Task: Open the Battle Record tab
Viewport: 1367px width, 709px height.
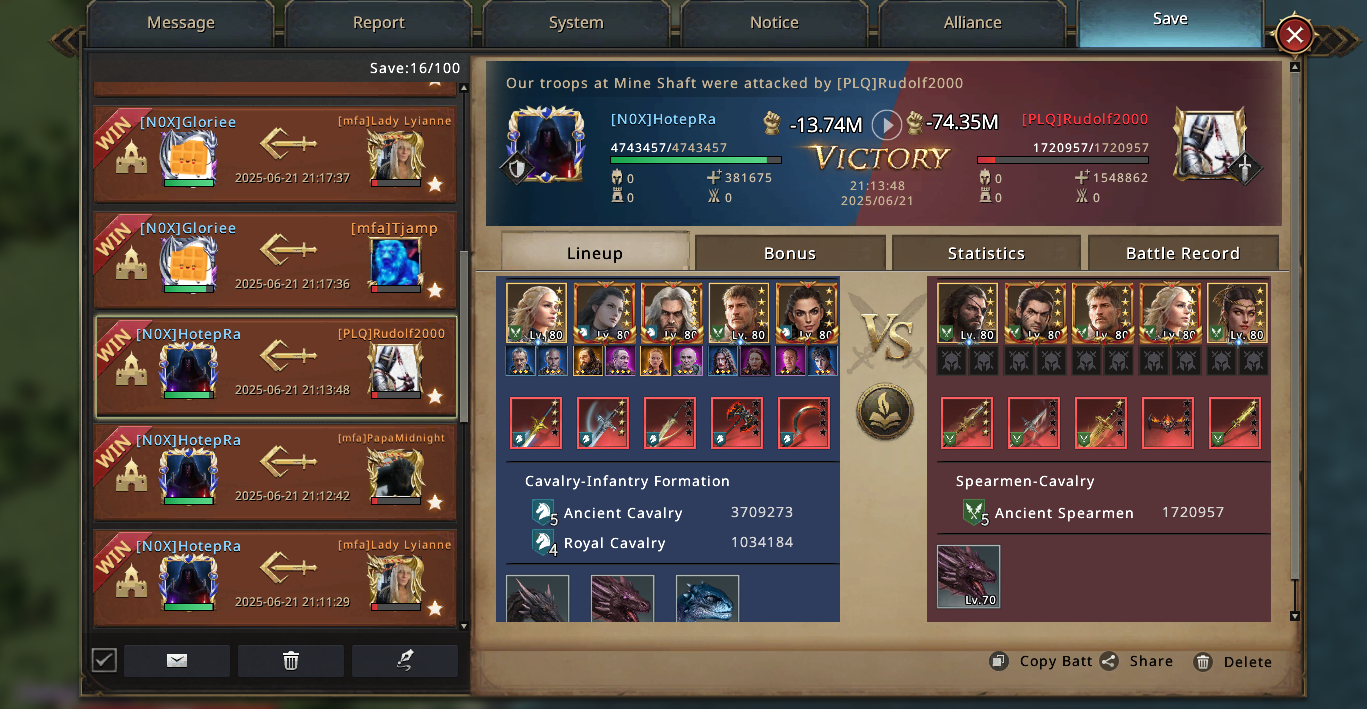Action: [1182, 253]
